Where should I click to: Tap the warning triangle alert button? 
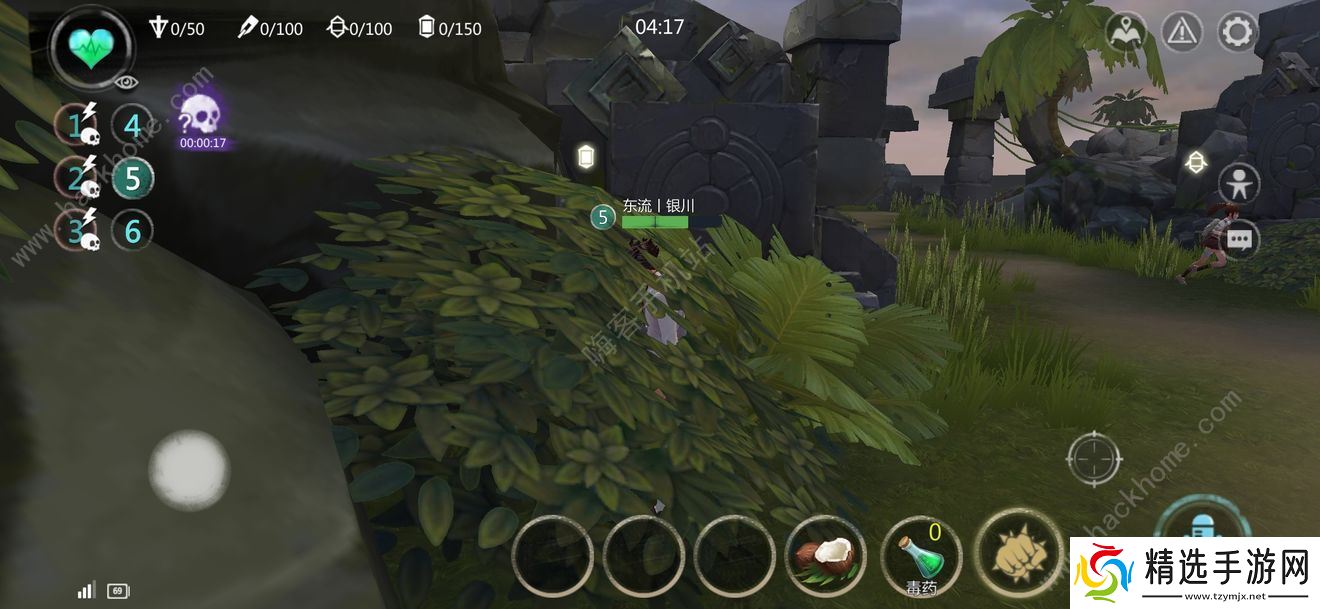[x=1182, y=32]
